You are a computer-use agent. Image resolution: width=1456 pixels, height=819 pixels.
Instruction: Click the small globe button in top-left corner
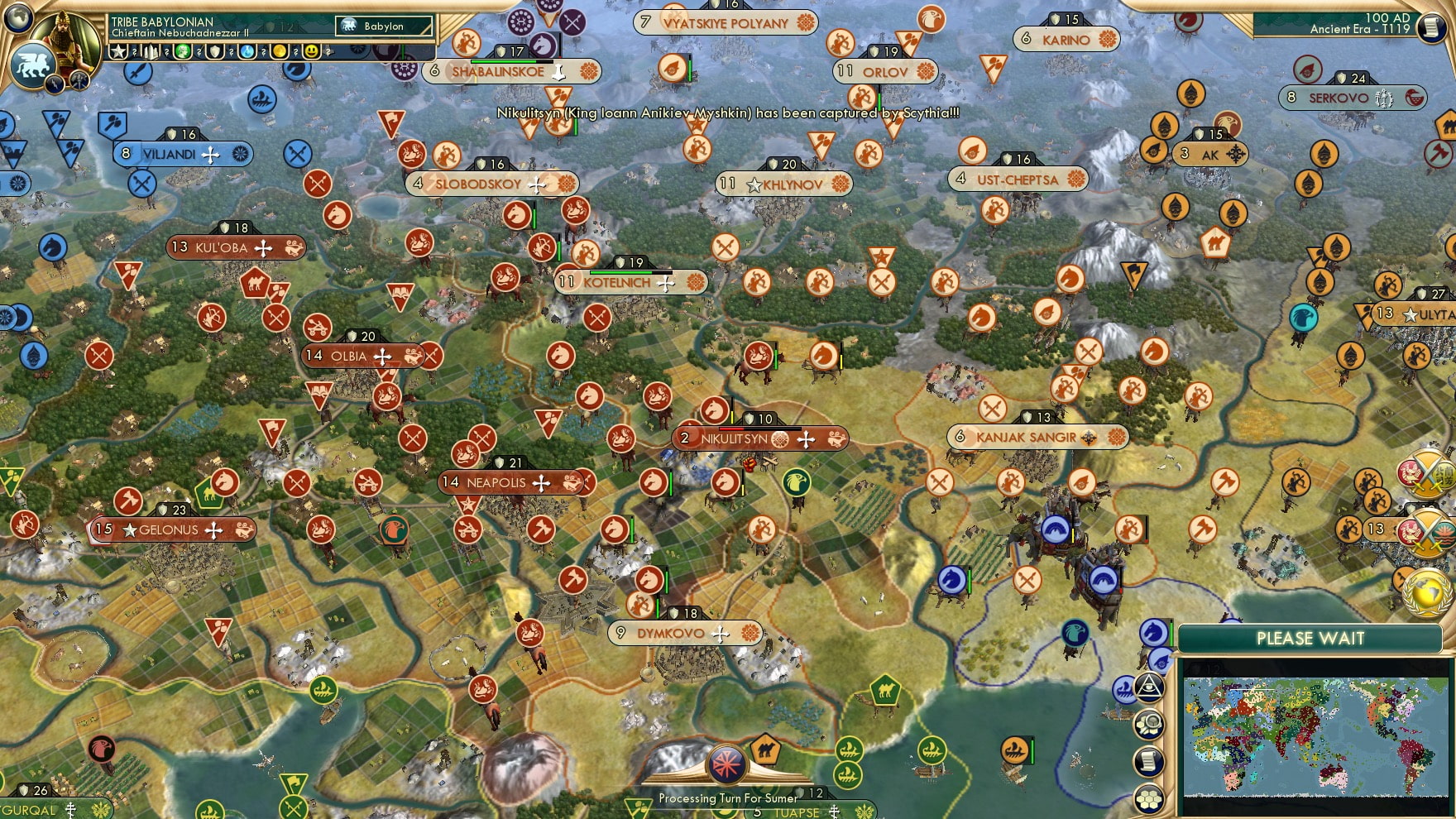[x=18, y=17]
